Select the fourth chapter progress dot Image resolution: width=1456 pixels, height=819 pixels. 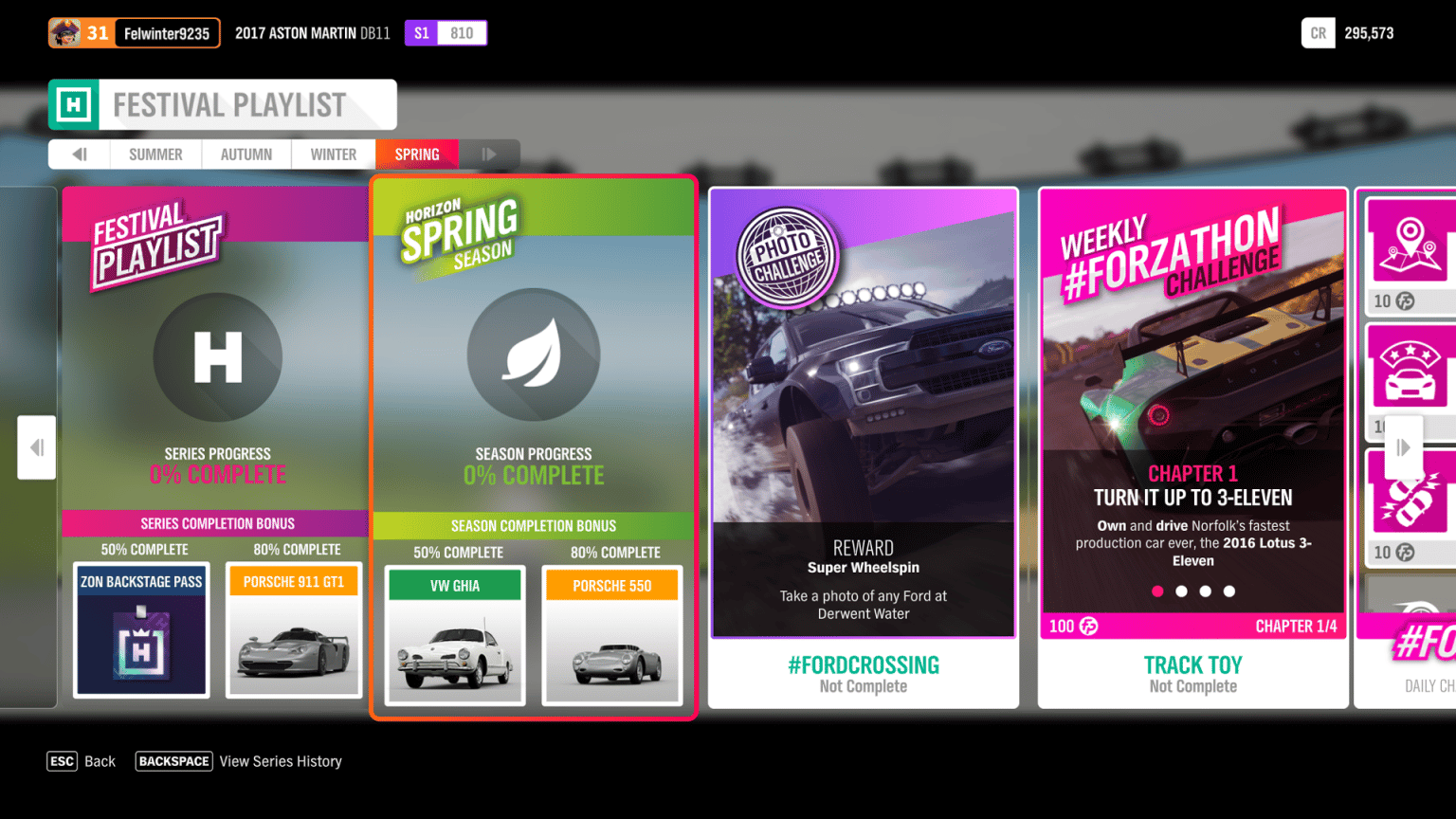pos(1228,591)
